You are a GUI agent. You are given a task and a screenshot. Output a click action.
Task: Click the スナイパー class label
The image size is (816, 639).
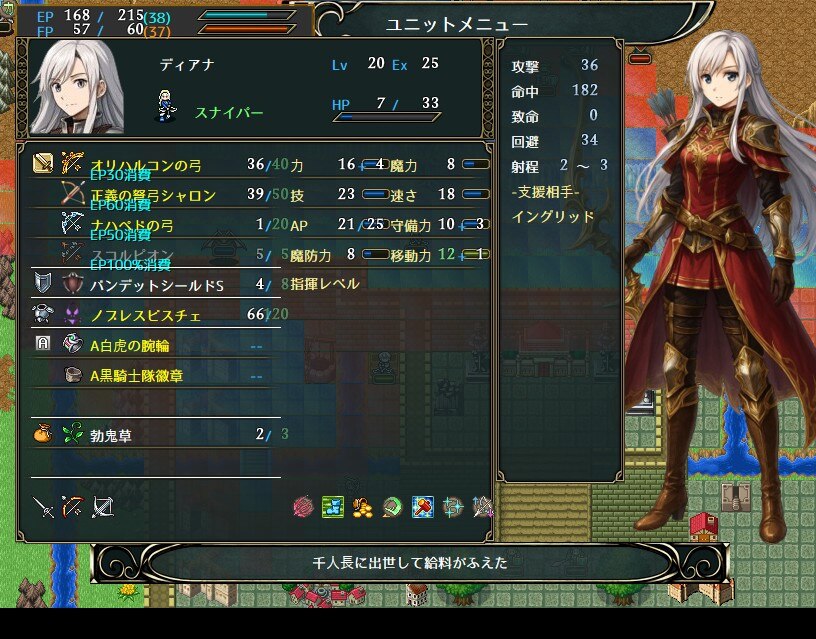point(229,113)
